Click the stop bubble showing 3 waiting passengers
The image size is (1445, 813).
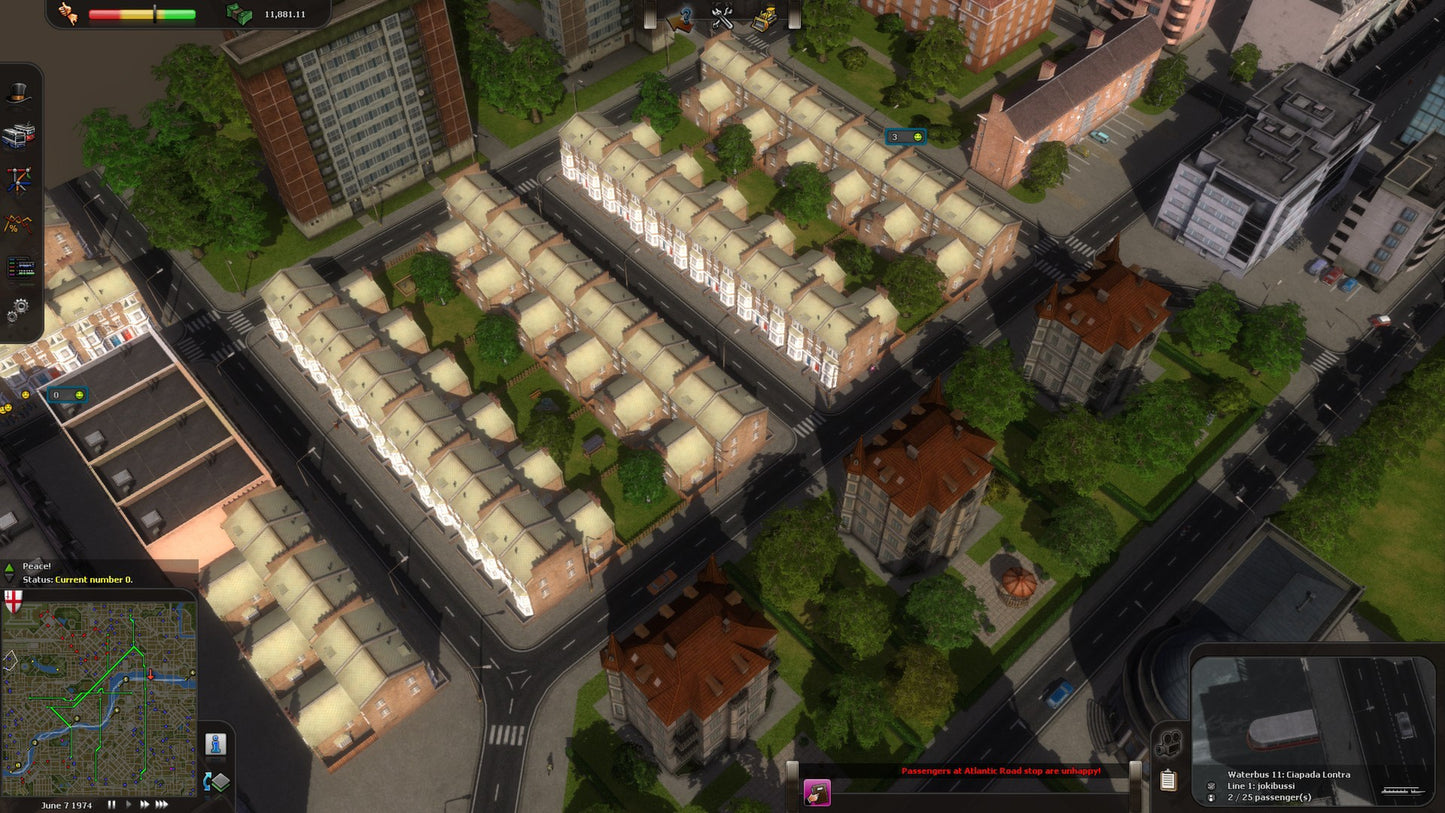pos(905,136)
